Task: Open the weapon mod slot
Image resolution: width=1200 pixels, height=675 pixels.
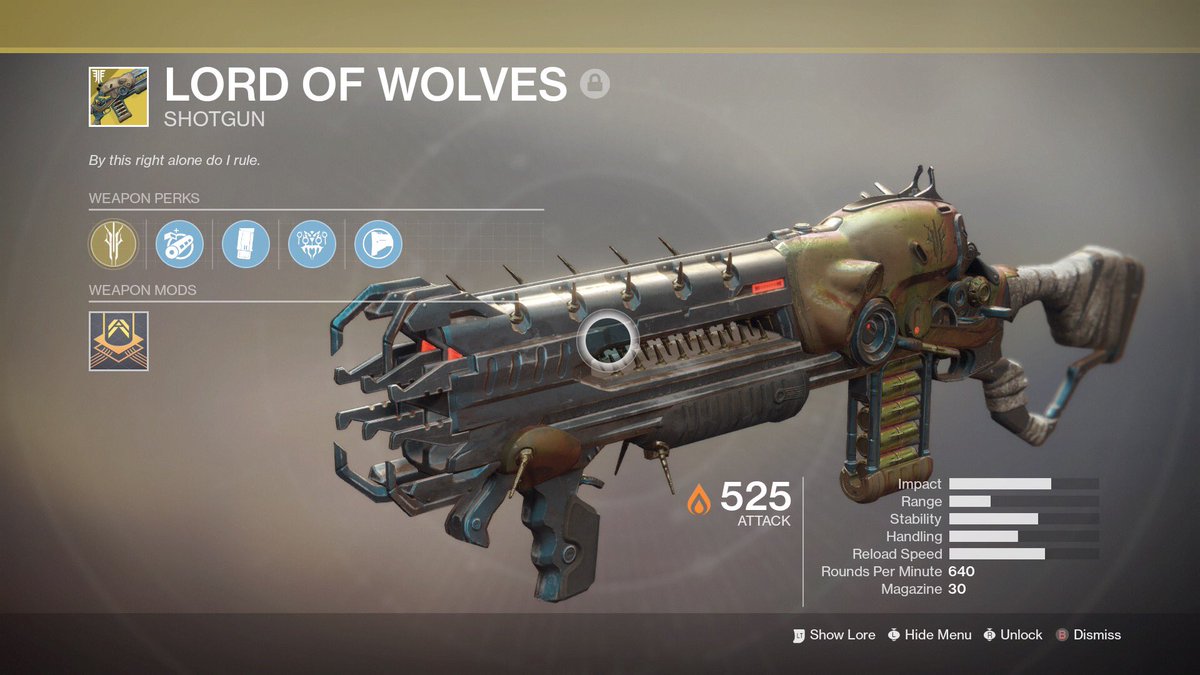Action: (119, 341)
